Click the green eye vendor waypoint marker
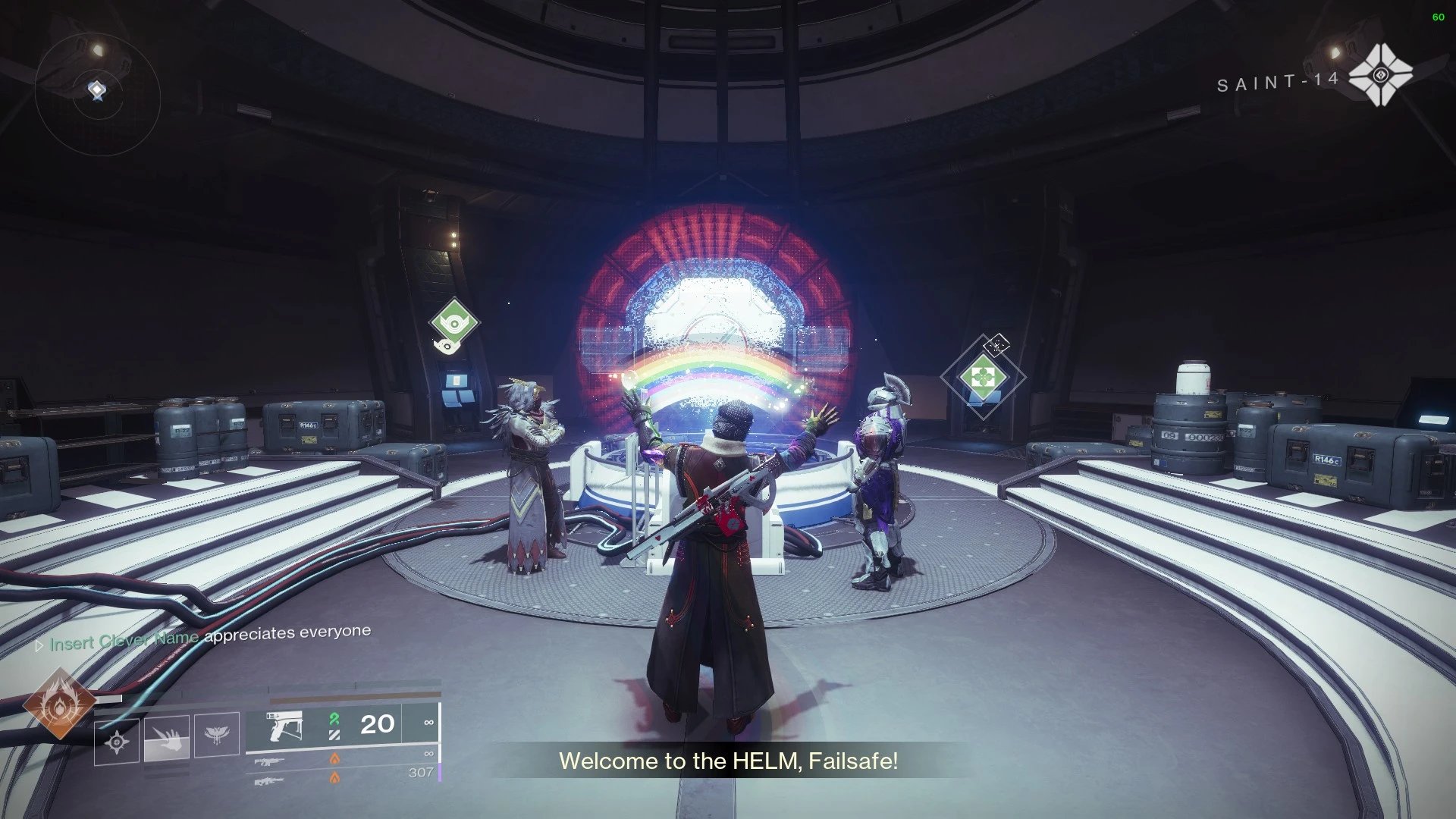The width and height of the screenshot is (1456, 819). (454, 322)
